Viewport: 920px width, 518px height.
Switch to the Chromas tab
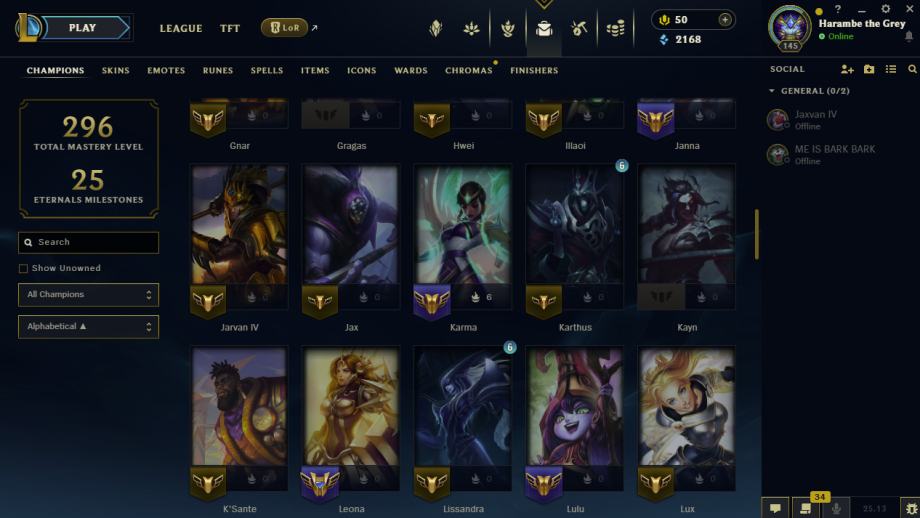tap(468, 71)
